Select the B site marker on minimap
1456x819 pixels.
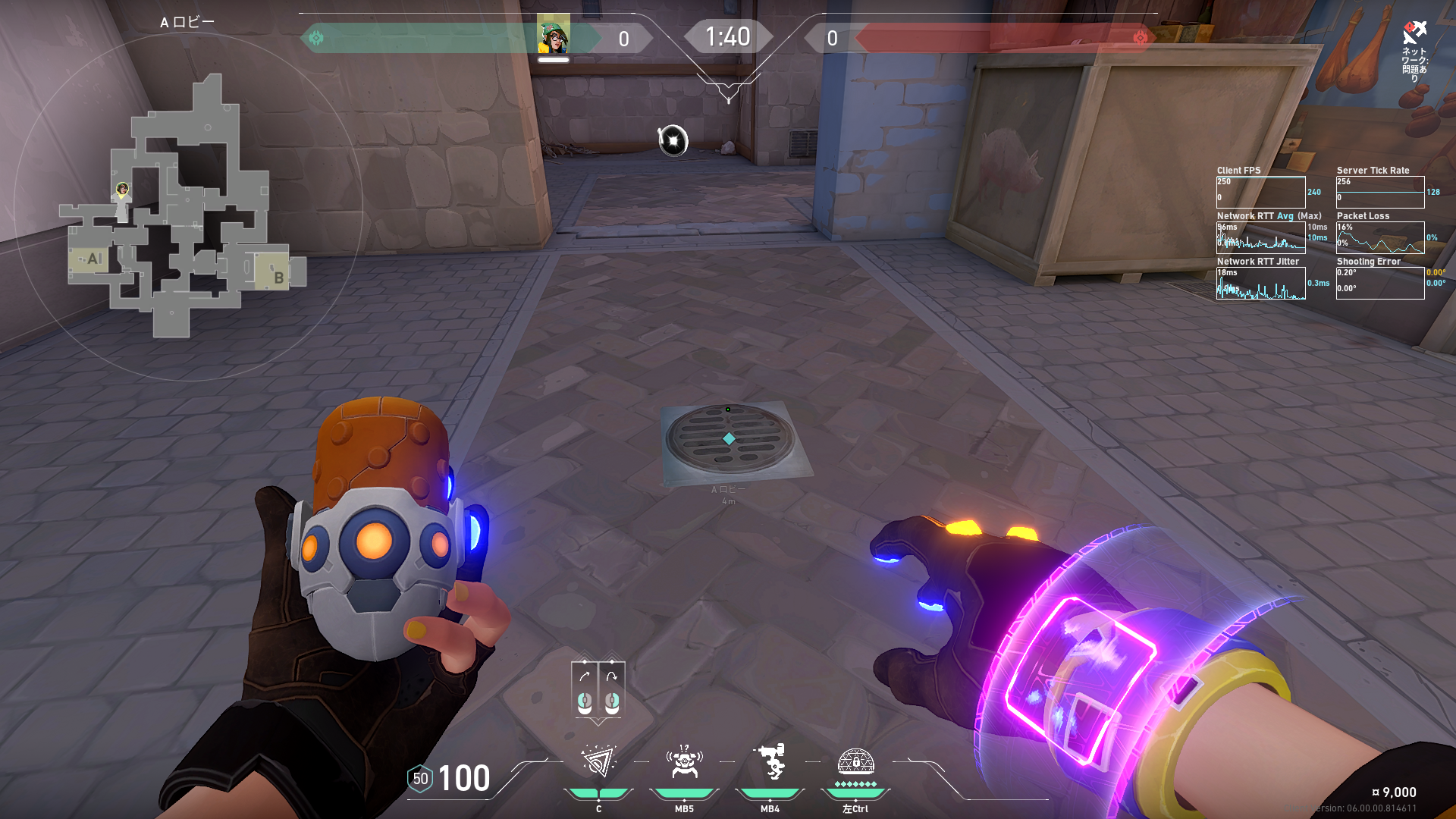click(278, 278)
